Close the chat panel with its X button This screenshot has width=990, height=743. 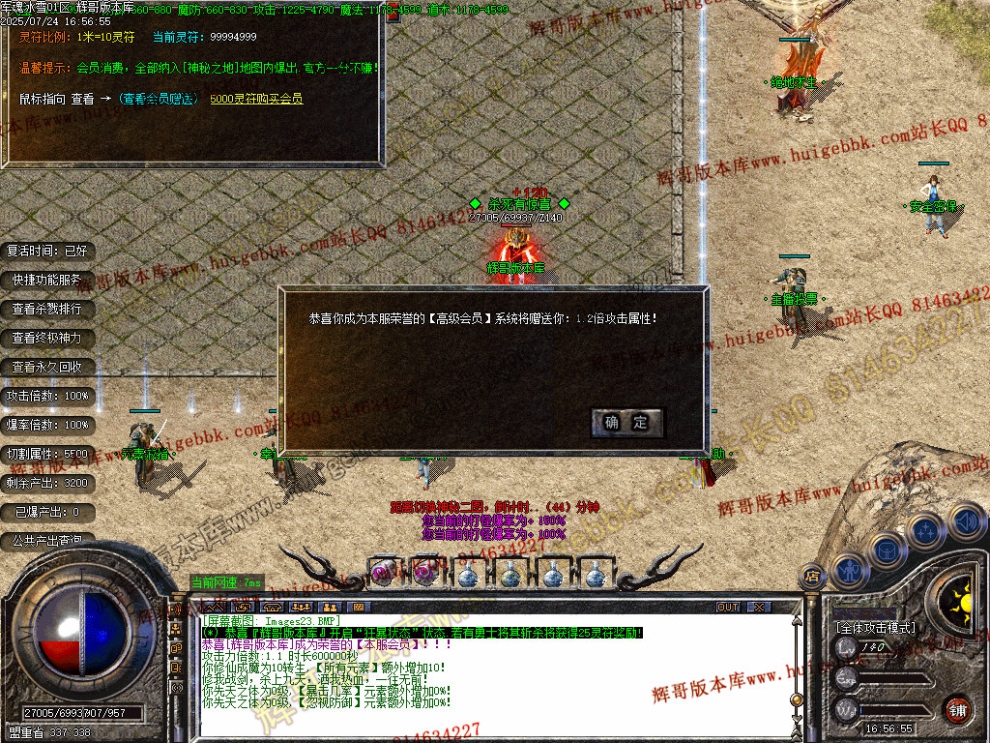758,607
